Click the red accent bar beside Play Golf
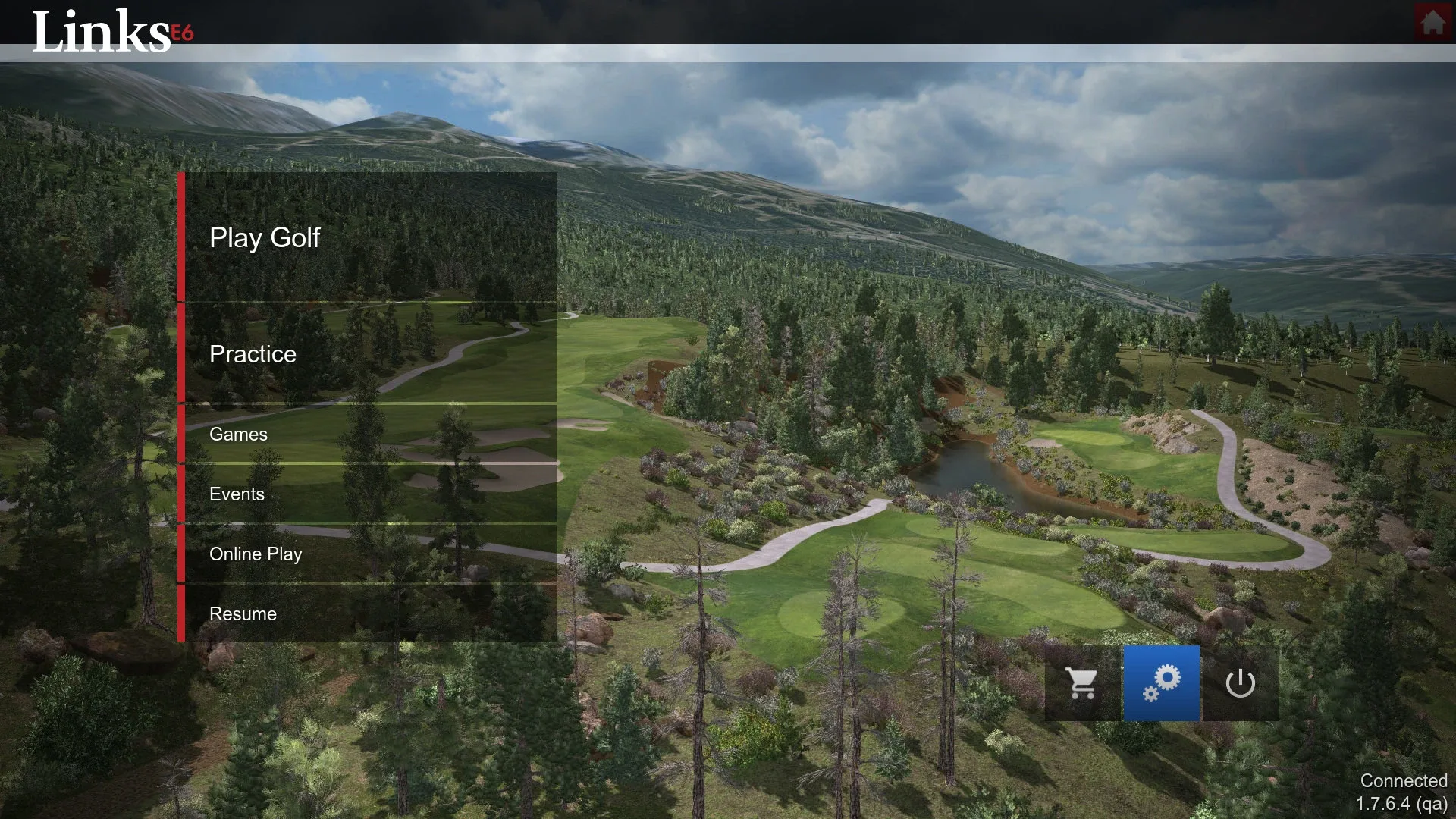This screenshot has width=1456, height=819. [184, 238]
